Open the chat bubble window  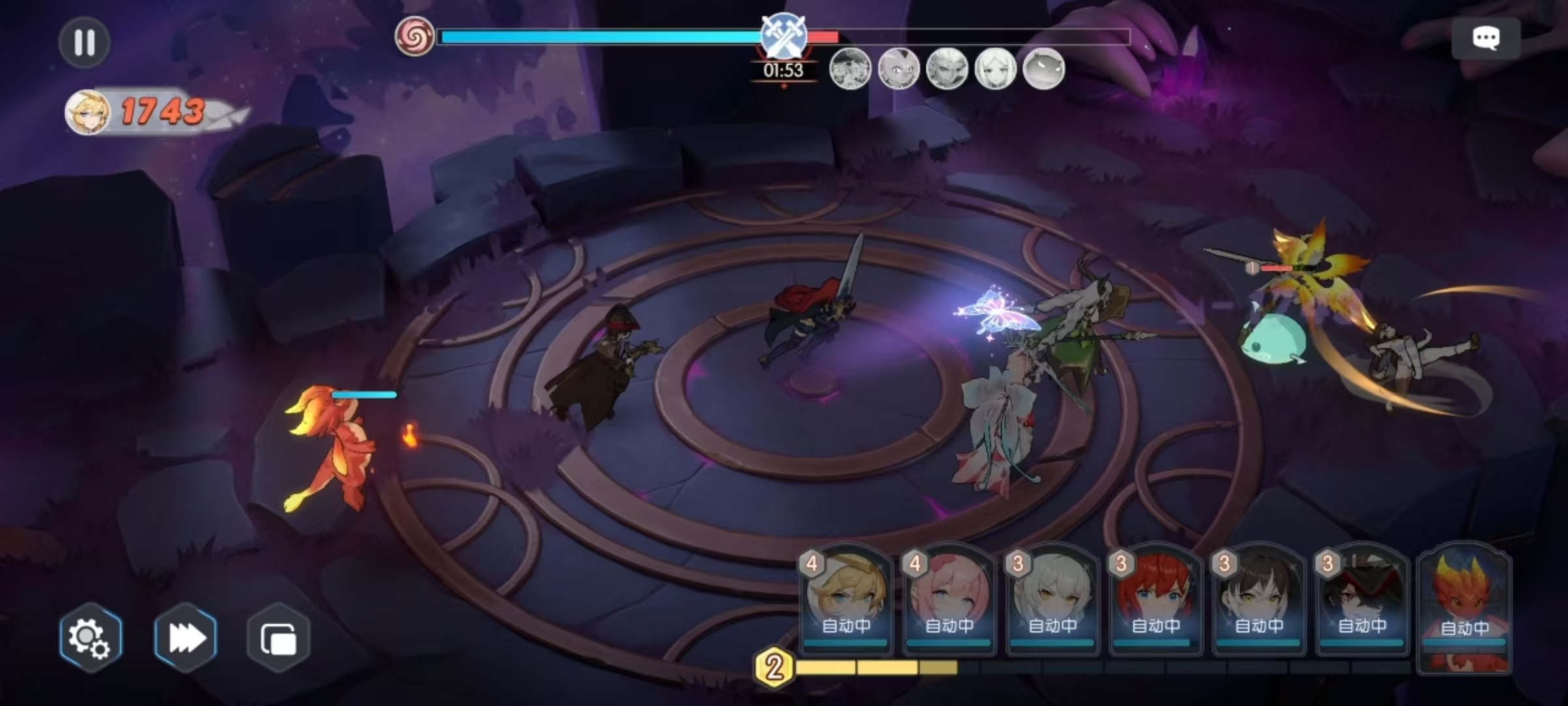point(1486,39)
